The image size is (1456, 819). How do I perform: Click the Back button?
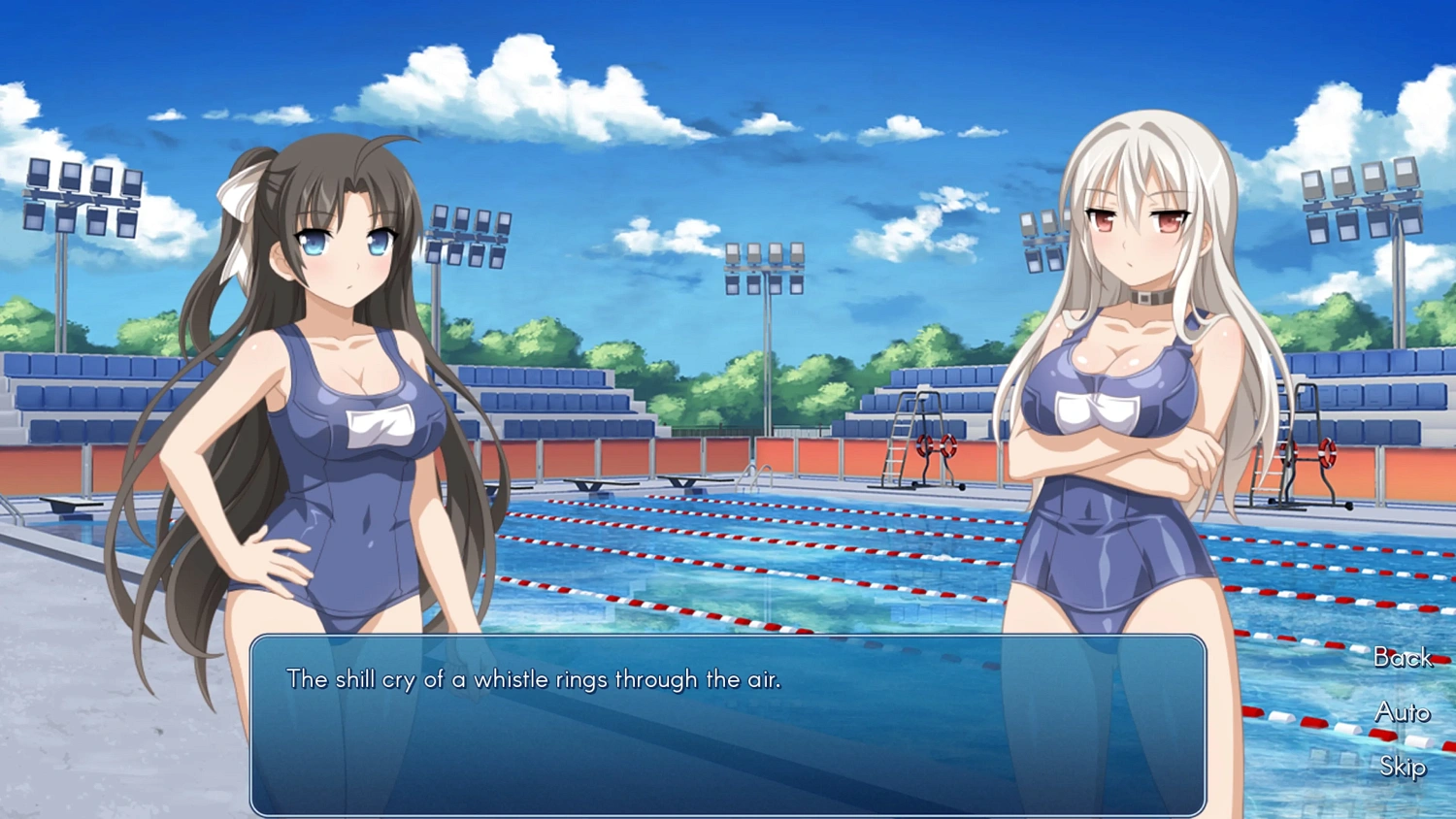[1402, 659]
